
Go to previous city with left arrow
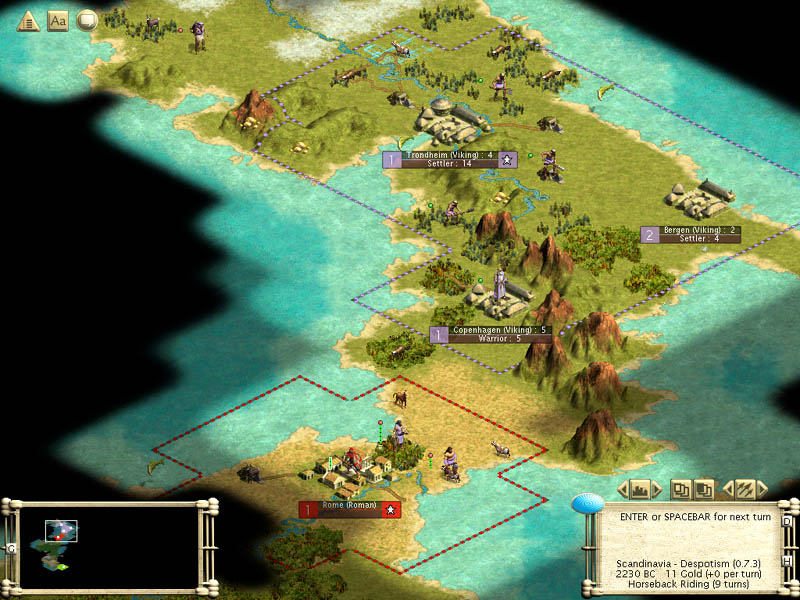622,489
